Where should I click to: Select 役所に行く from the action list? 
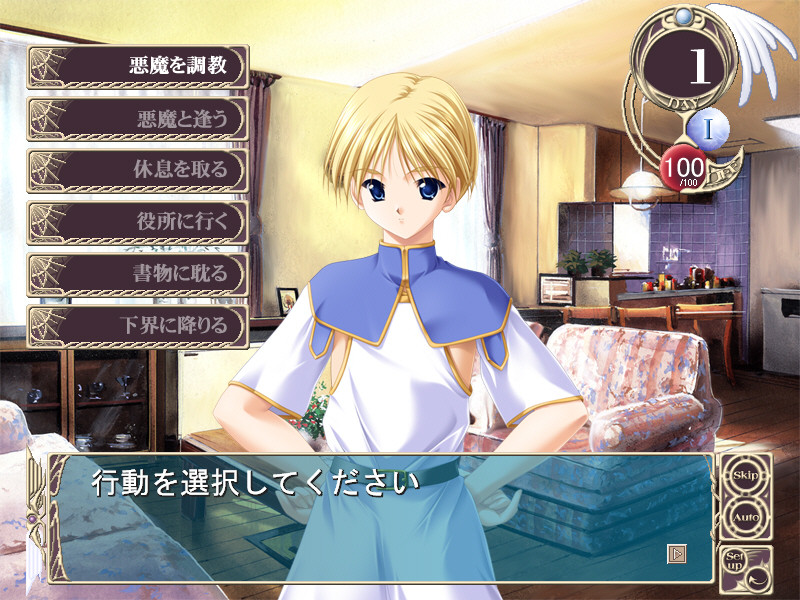(138, 222)
